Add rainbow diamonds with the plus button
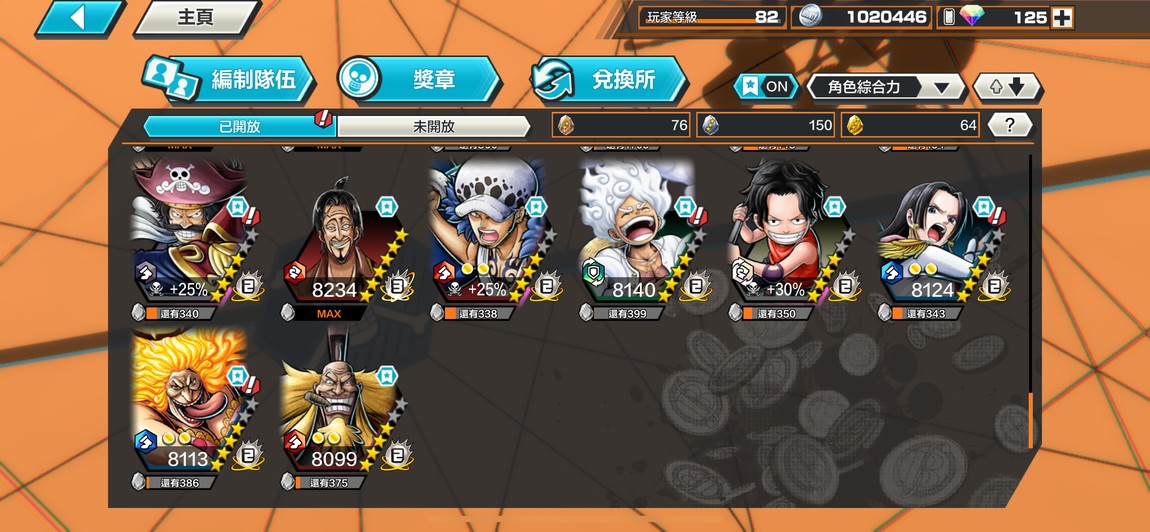This screenshot has width=1150, height=532. click(1062, 17)
